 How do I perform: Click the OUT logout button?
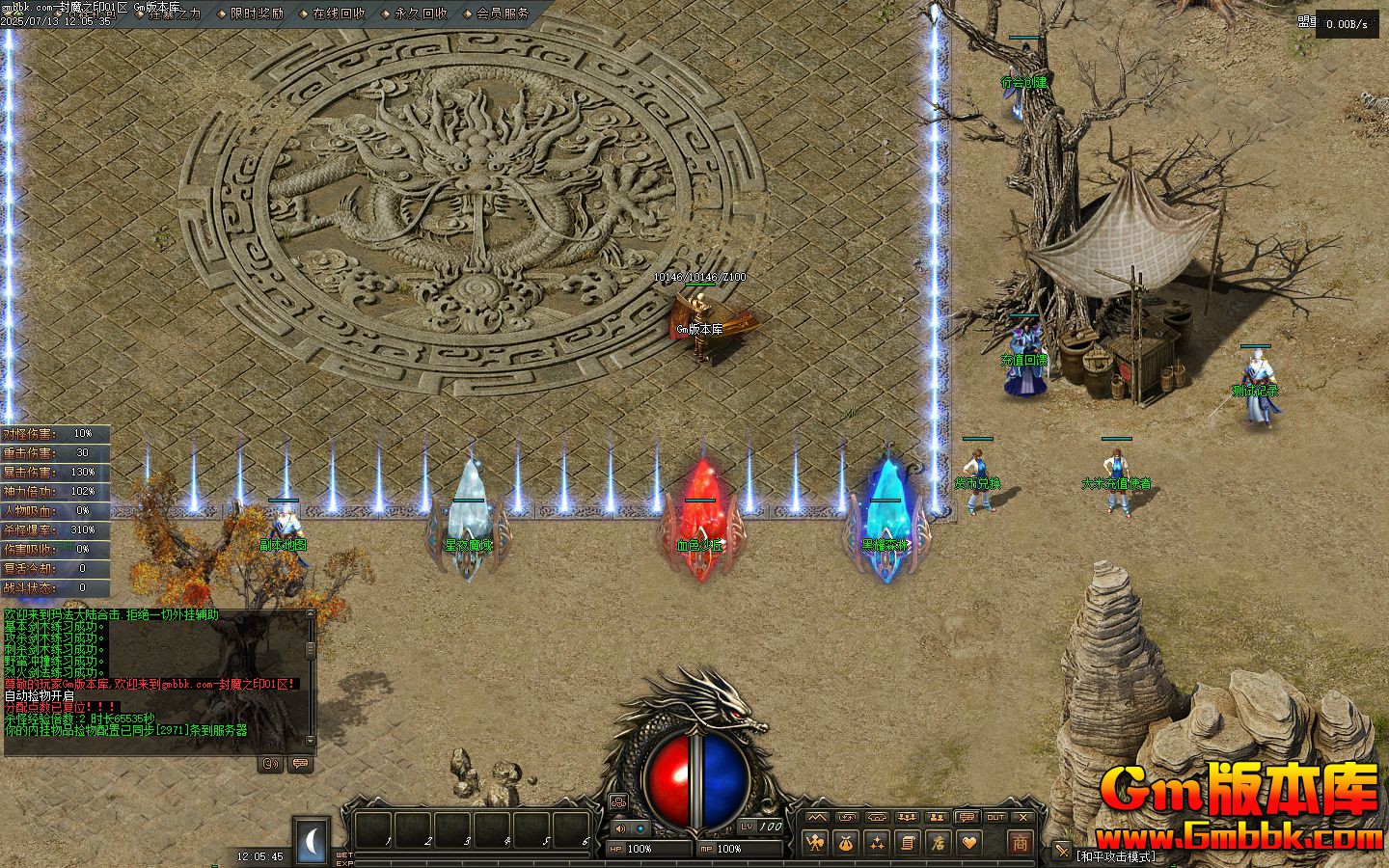click(x=995, y=818)
